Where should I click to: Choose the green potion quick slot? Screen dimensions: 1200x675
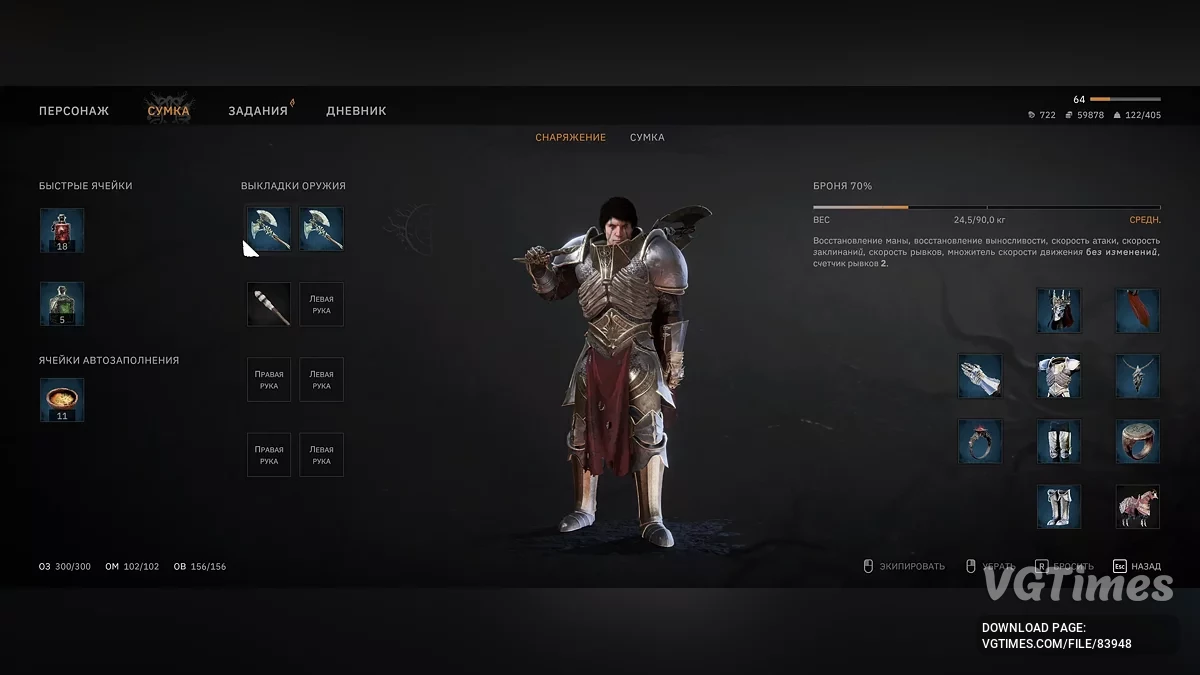pyautogui.click(x=62, y=304)
